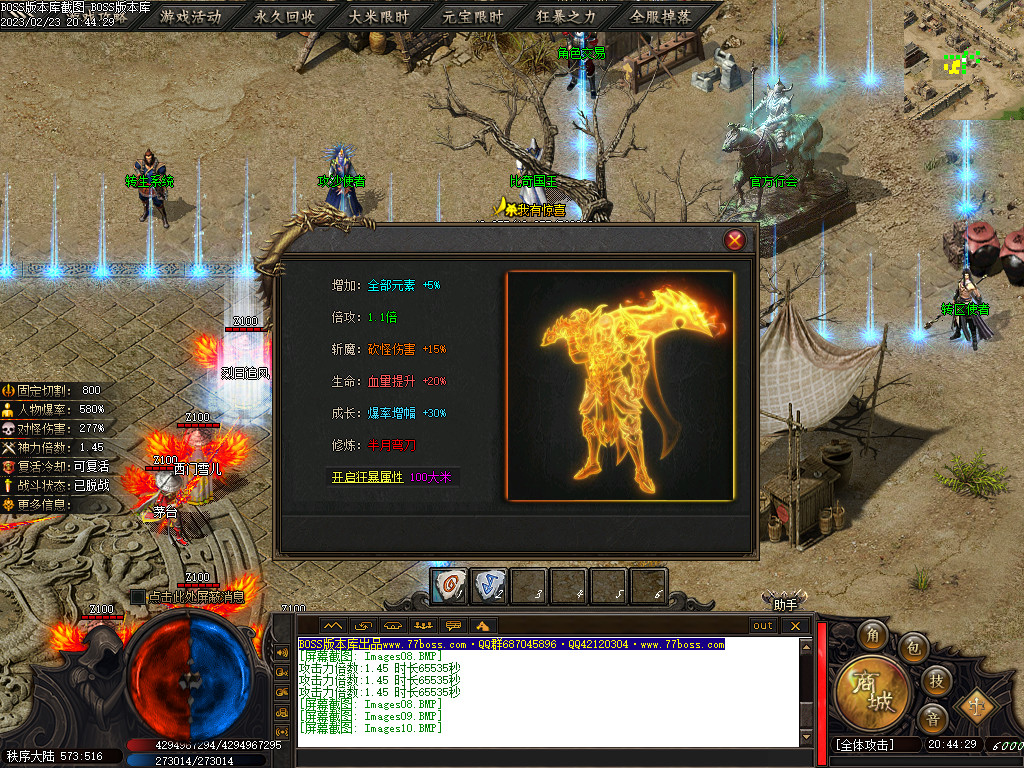The height and width of the screenshot is (768, 1024).
Task: Click the minimap
Action: coord(963,60)
